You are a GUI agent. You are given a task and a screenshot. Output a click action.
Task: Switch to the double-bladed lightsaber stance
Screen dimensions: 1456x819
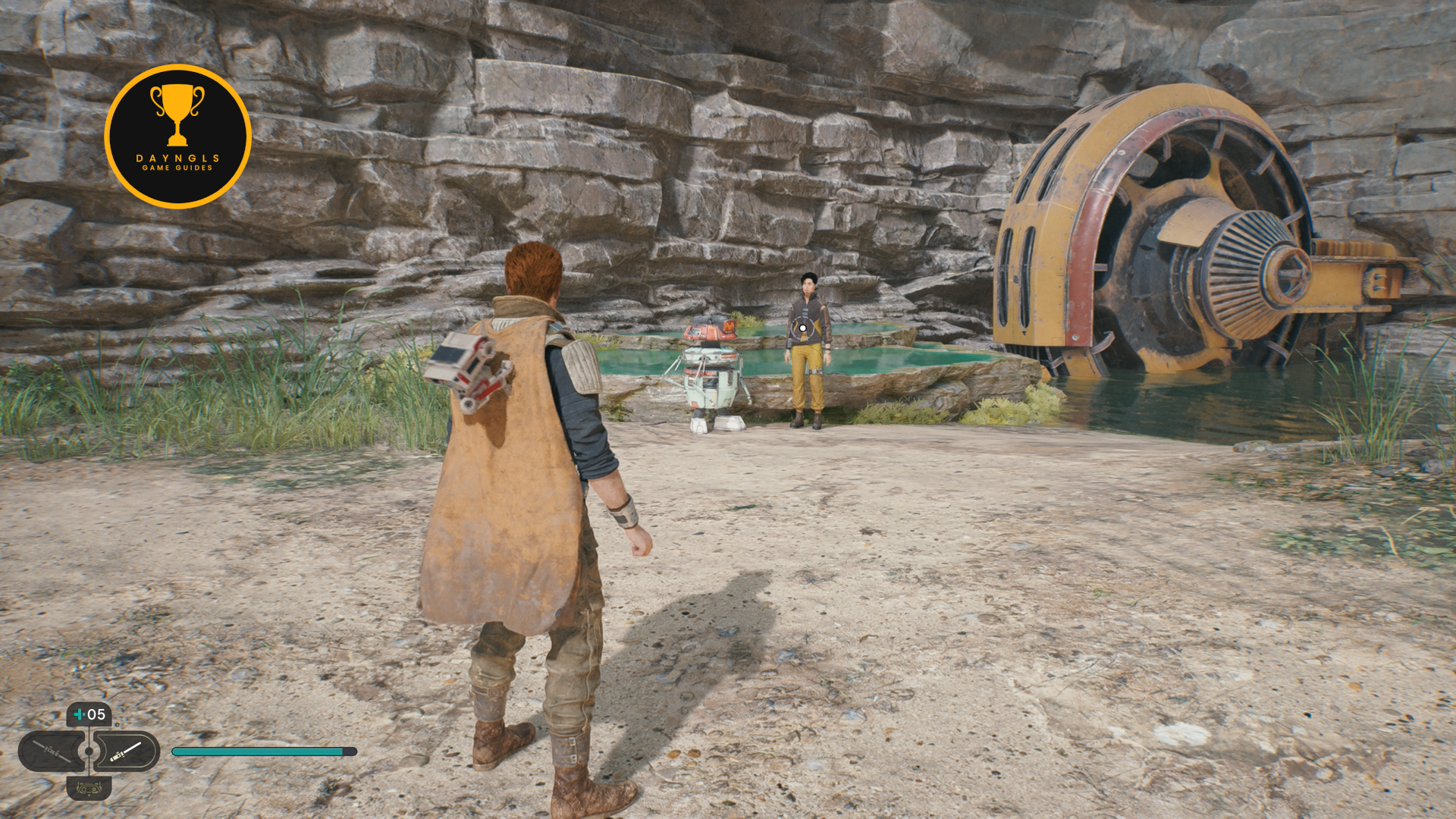tap(50, 752)
